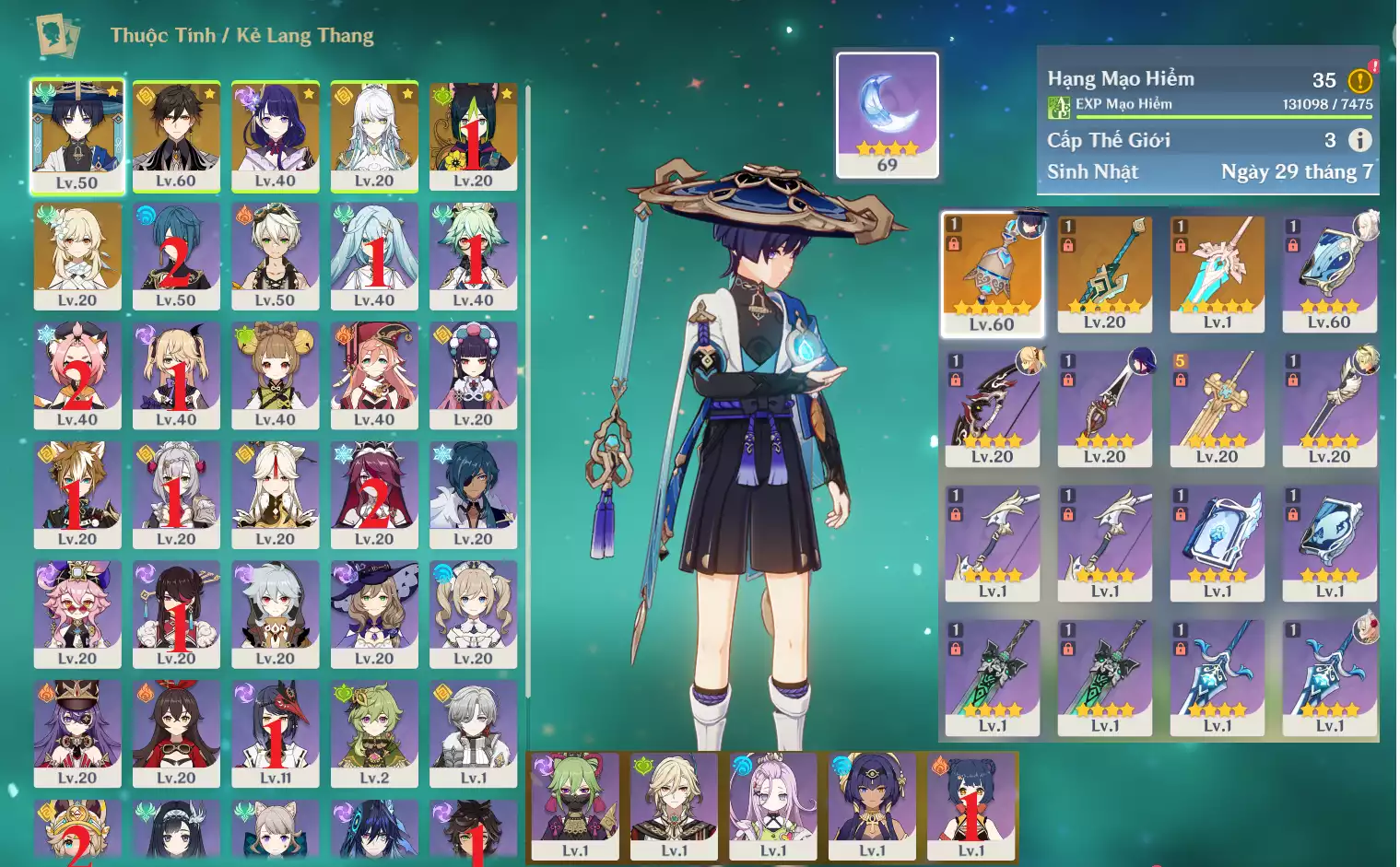This screenshot has height=867, width=1400.
Task: Select the masked Kuki Shinobu portrait
Action: point(575,804)
